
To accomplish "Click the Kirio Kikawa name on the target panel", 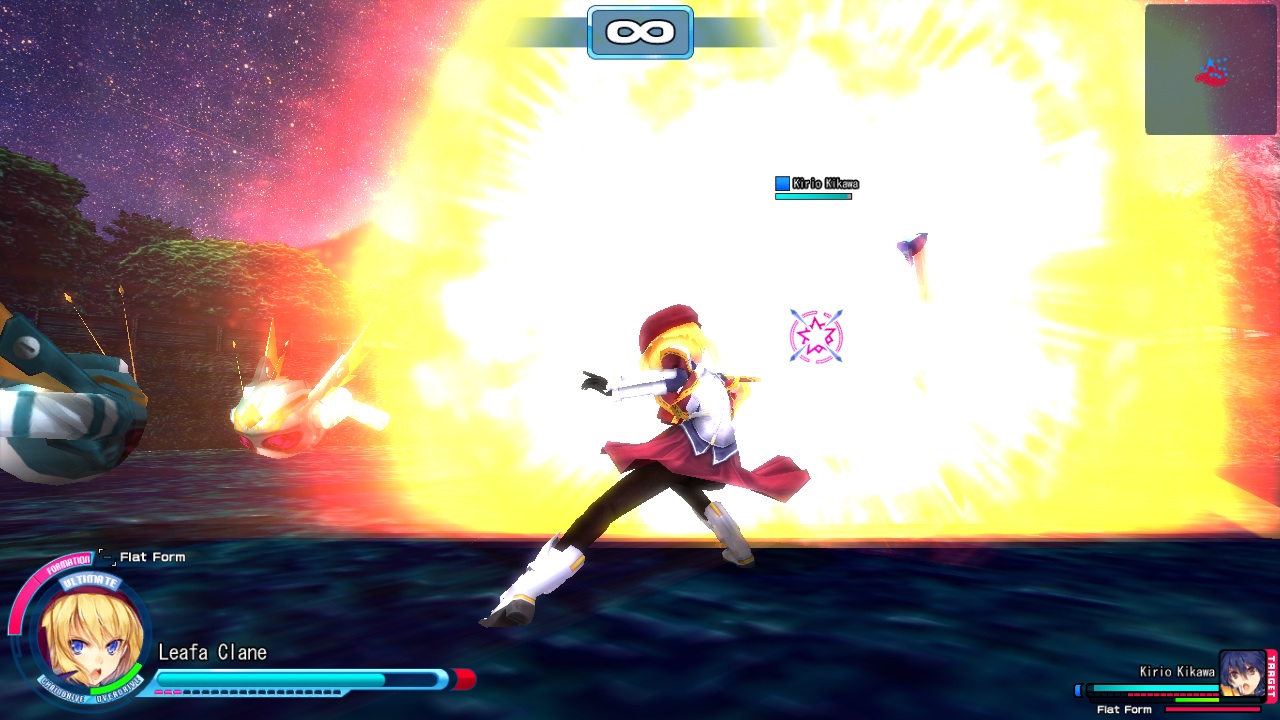I will [1178, 671].
